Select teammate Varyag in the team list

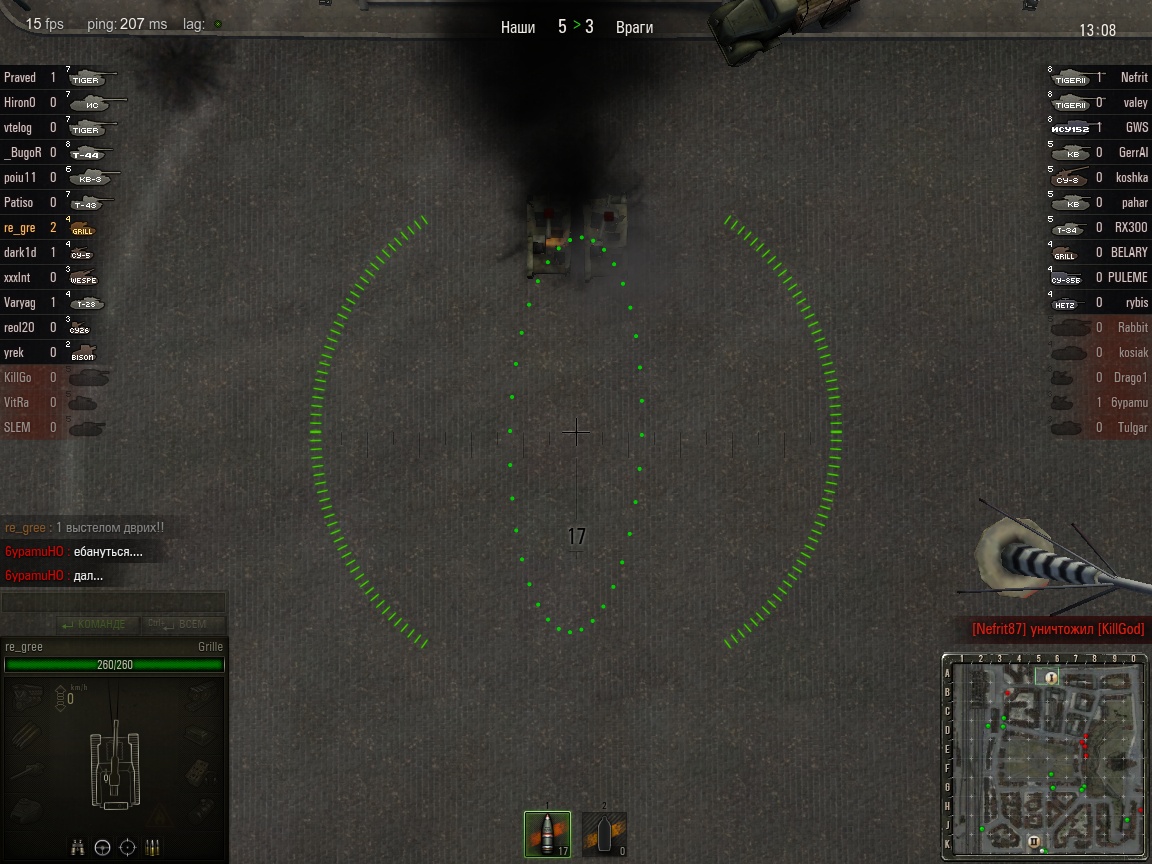20,302
